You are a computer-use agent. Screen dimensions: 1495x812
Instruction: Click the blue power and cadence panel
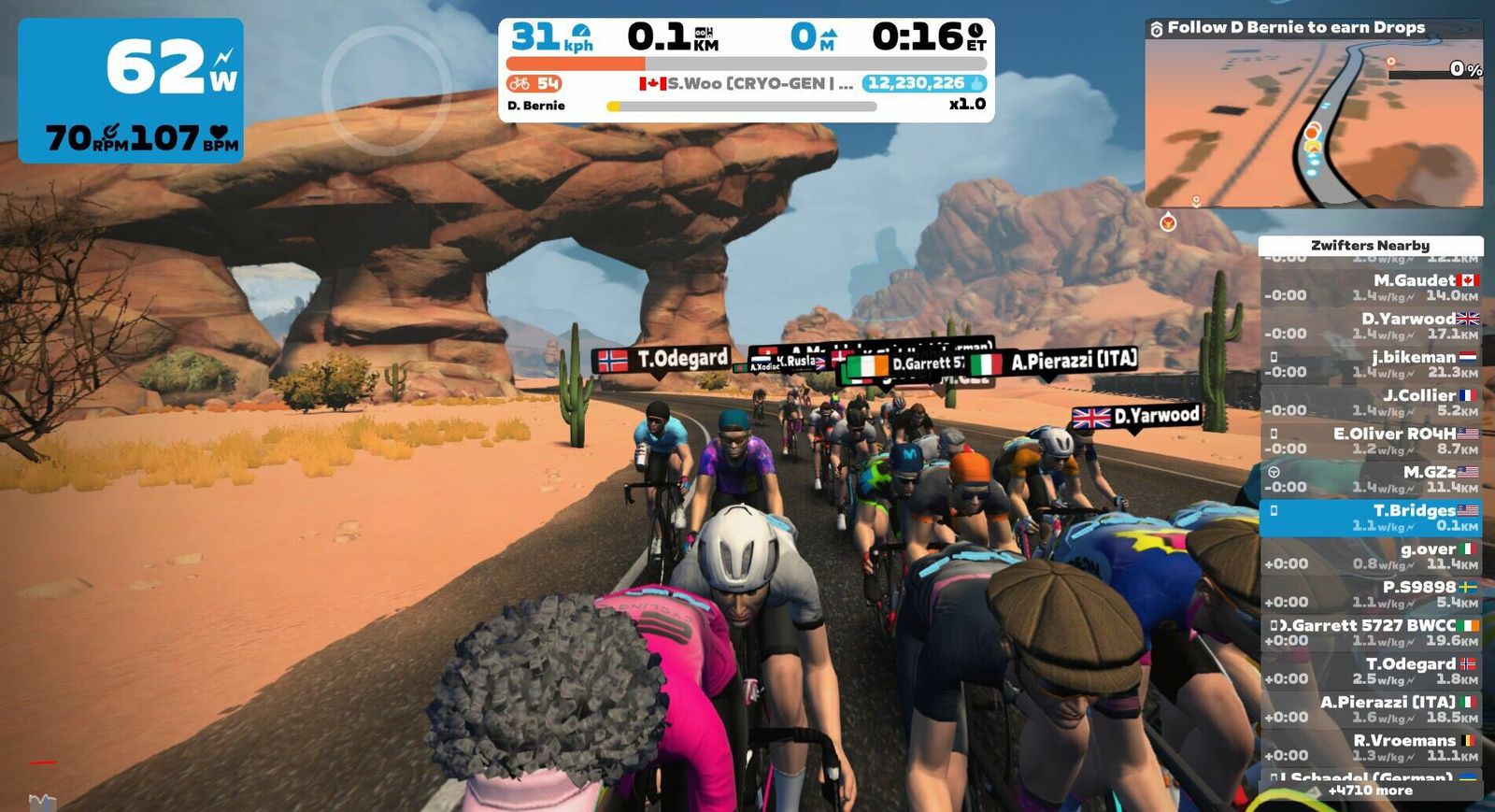(x=131, y=91)
